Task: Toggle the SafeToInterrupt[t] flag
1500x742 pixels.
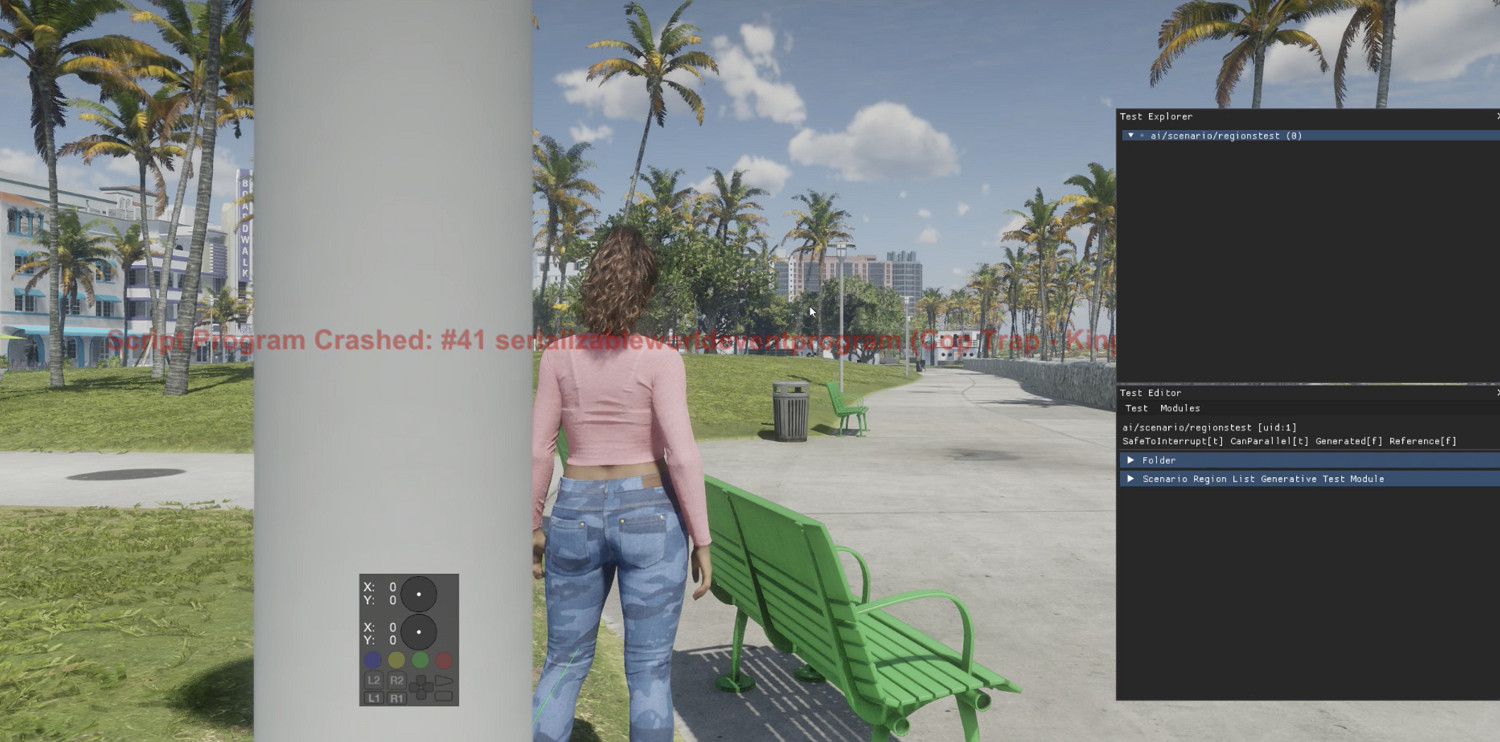Action: [x=1173, y=440]
